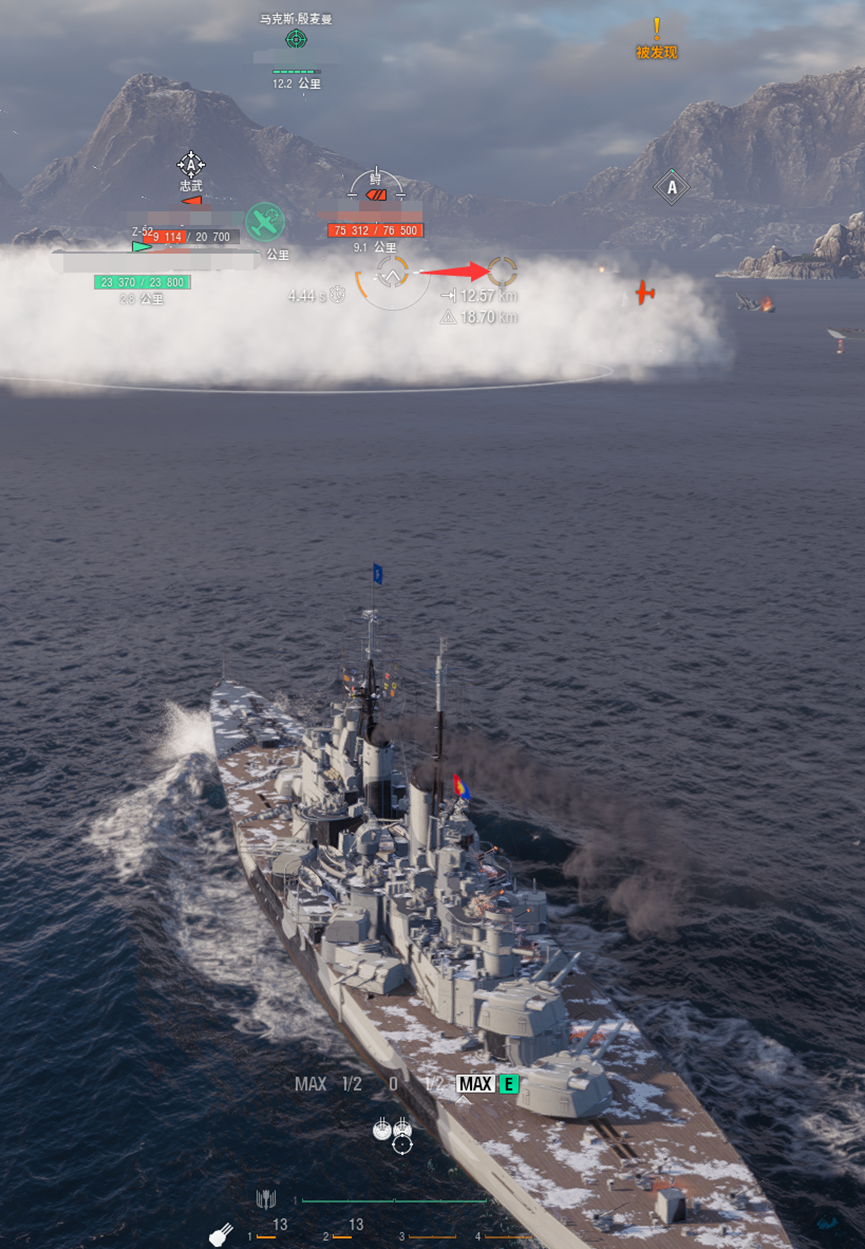The height and width of the screenshot is (1249, 865).
Task: Click the diamond capture point A marker
Action: (671, 187)
